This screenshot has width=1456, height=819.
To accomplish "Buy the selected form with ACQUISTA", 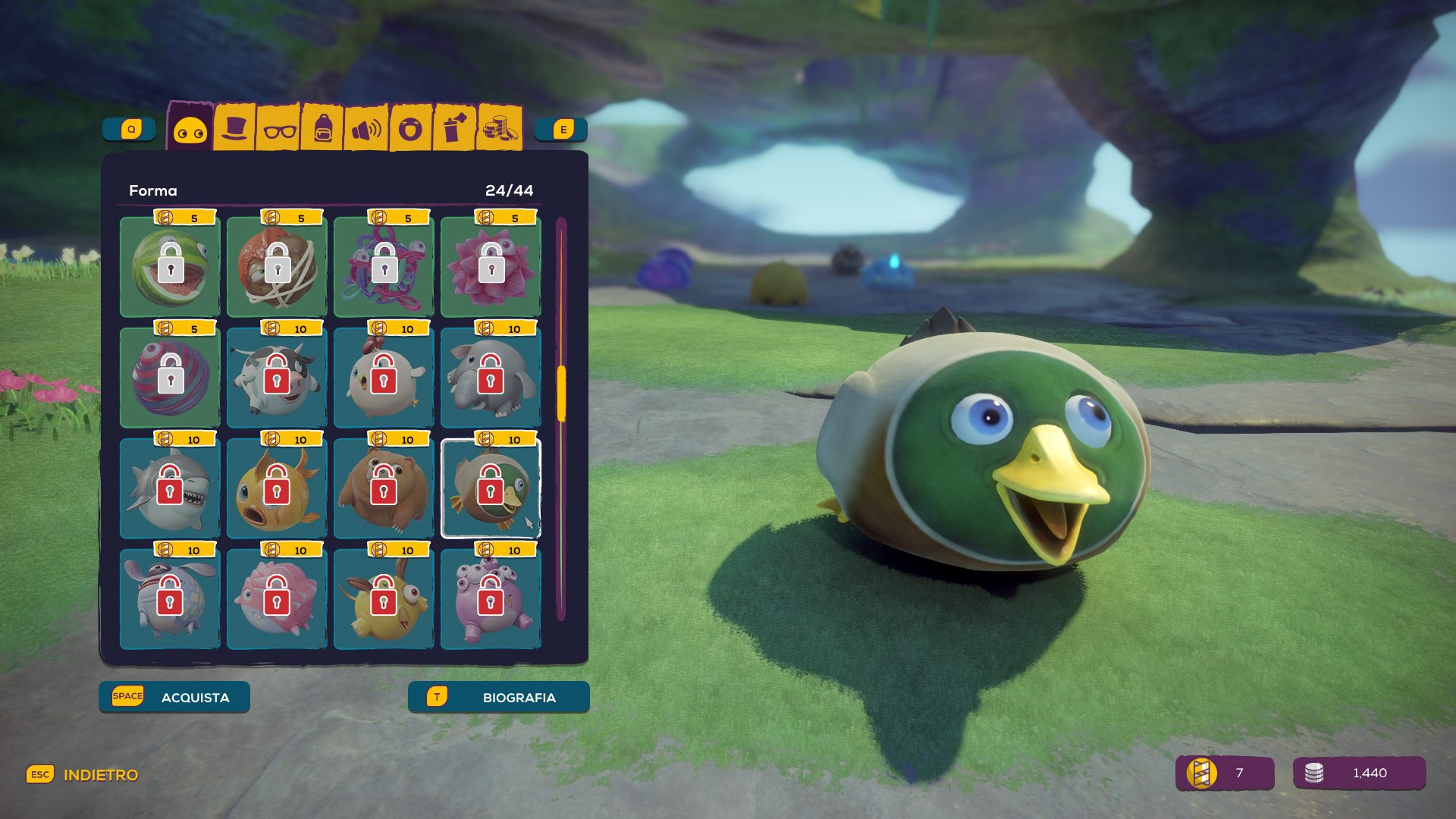I will click(174, 697).
